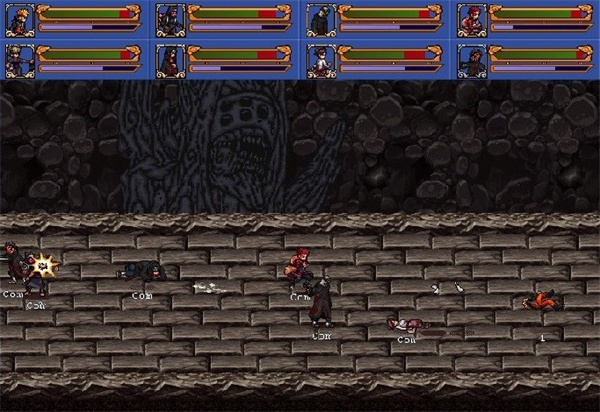Click the red-haired fighter portrait

click(471, 19)
